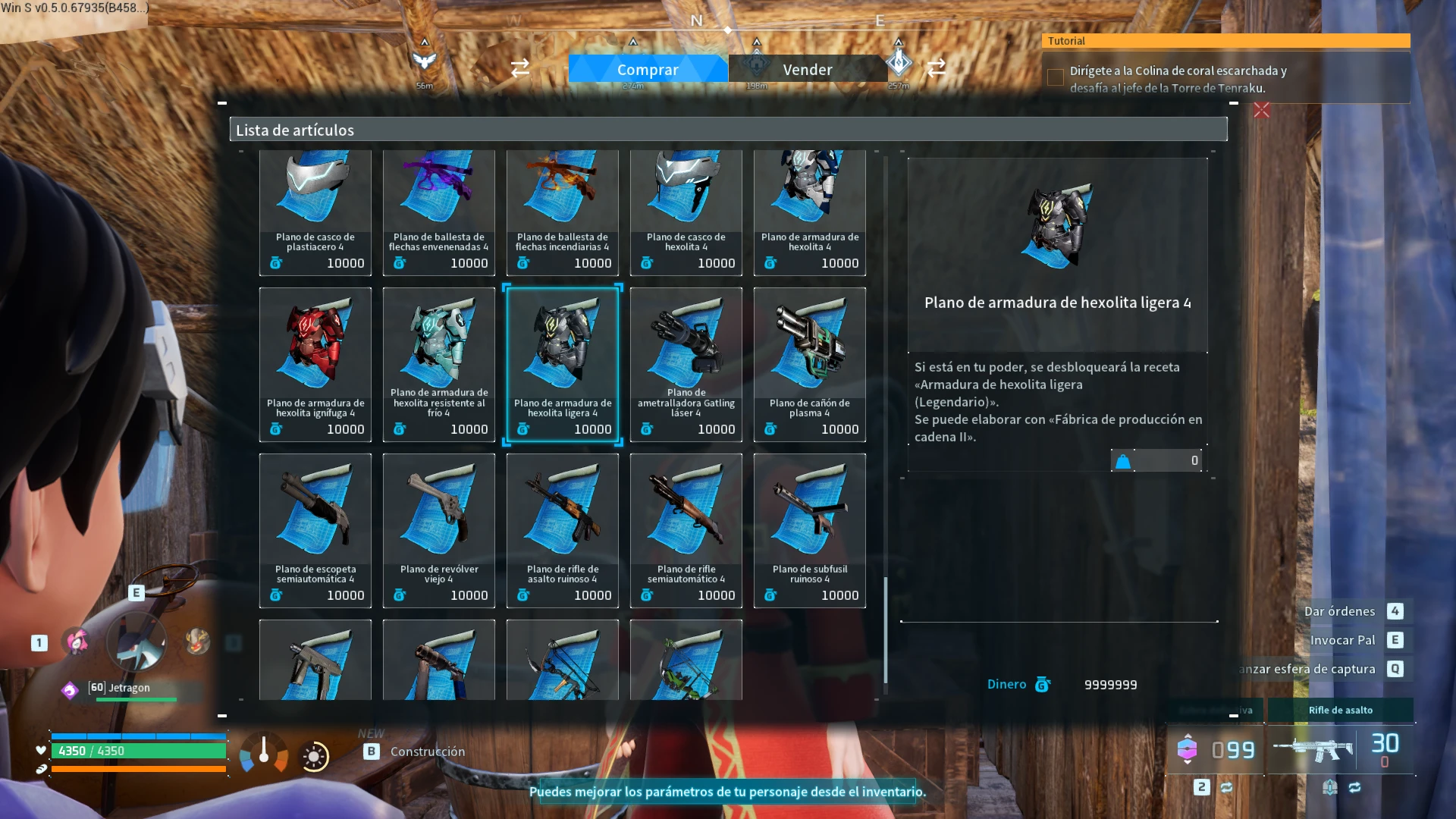Tick the tutorial objective checkbox
Viewport: 1456px width, 819px height.
click(1055, 77)
